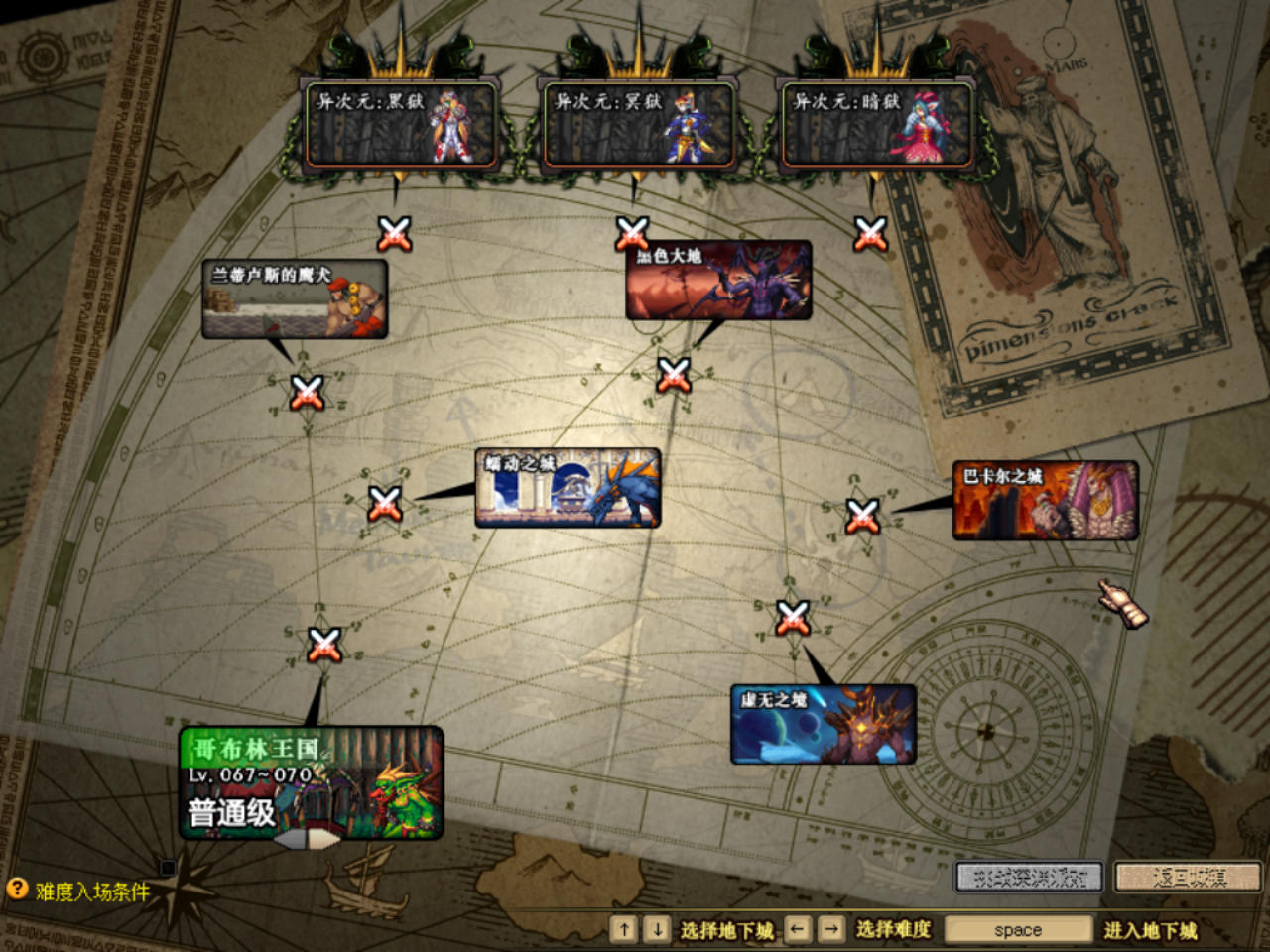
Task: Choose the 异次元:冥狱 dungeon card
Action: click(638, 125)
